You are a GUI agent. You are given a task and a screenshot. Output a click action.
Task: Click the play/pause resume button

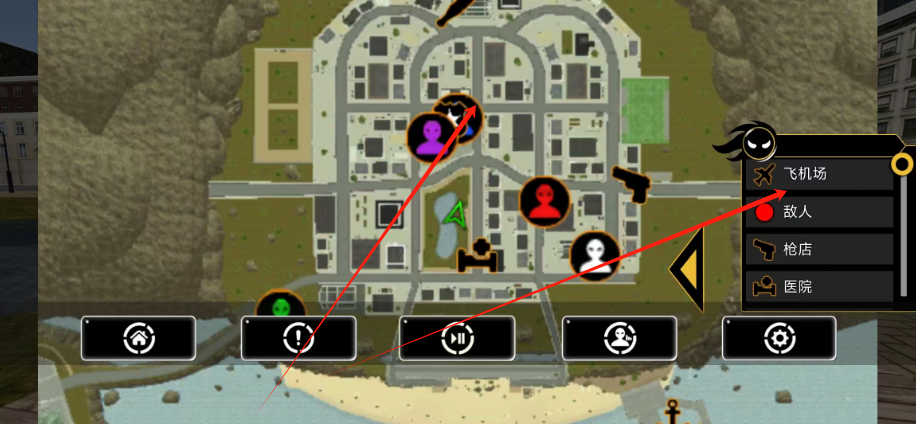coord(457,338)
